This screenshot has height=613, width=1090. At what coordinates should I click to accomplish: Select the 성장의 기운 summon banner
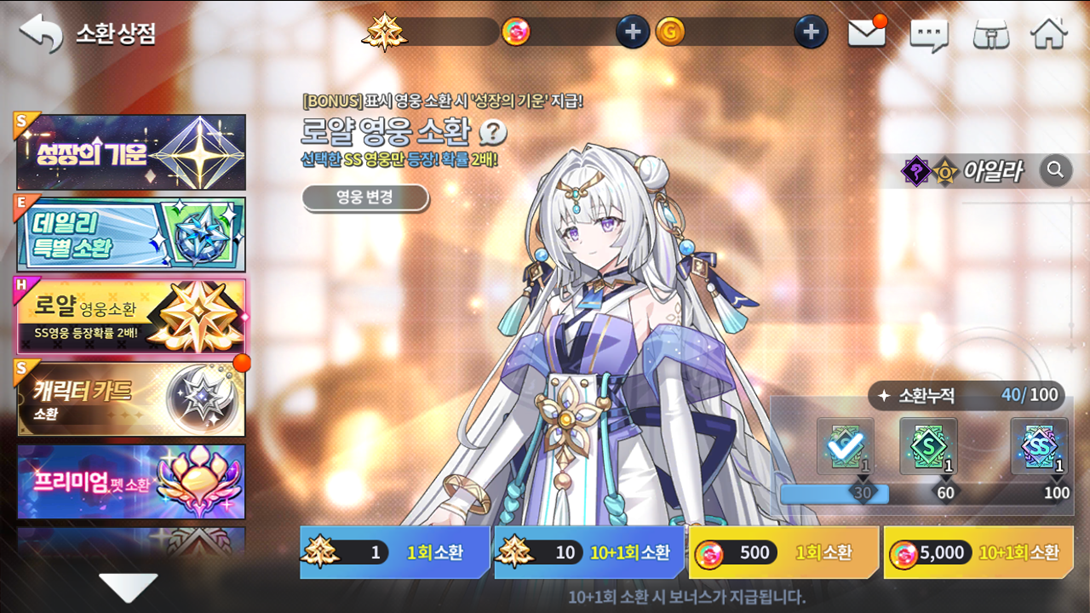pyautogui.click(x=131, y=153)
